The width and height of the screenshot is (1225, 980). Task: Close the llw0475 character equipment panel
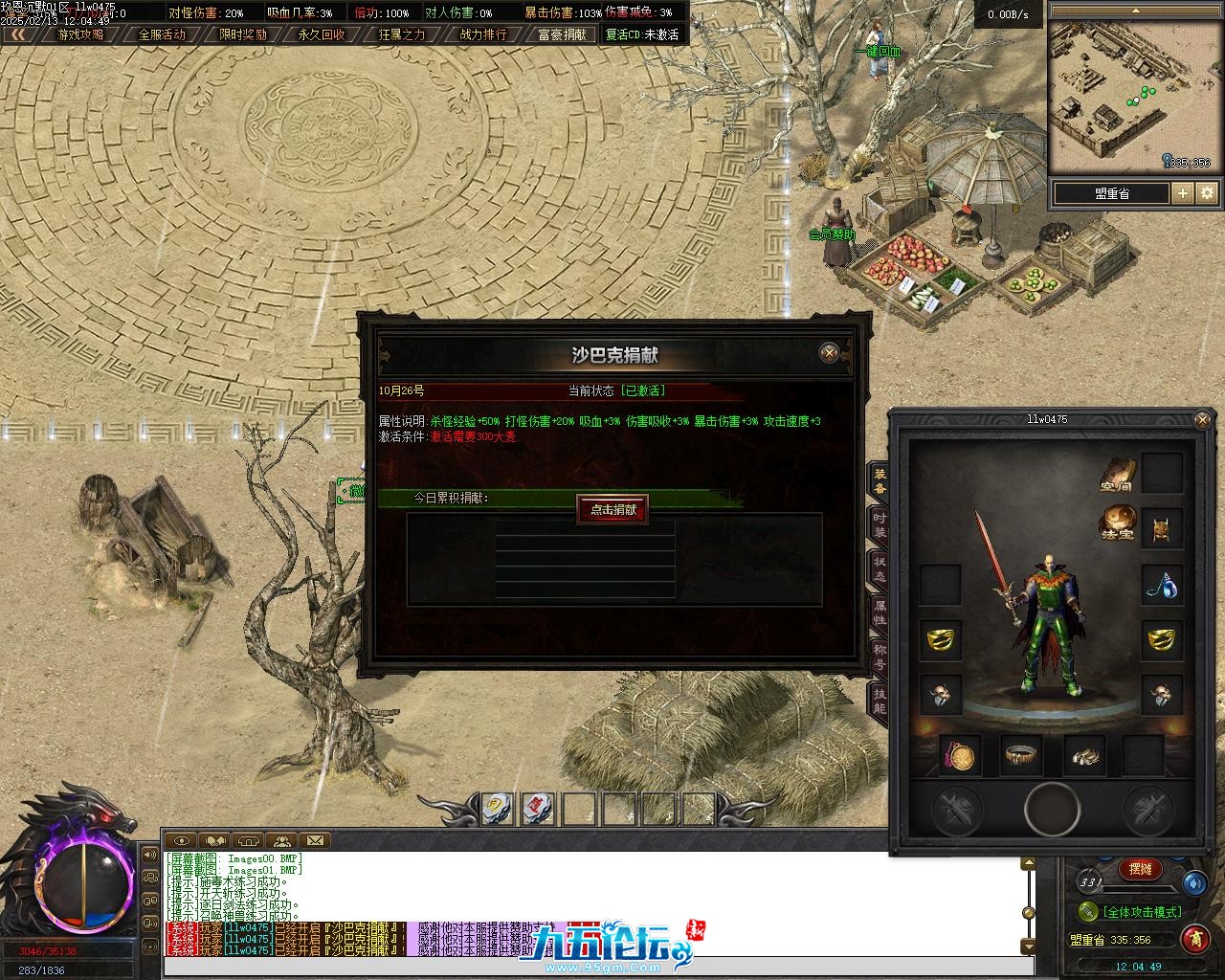pos(1203,419)
